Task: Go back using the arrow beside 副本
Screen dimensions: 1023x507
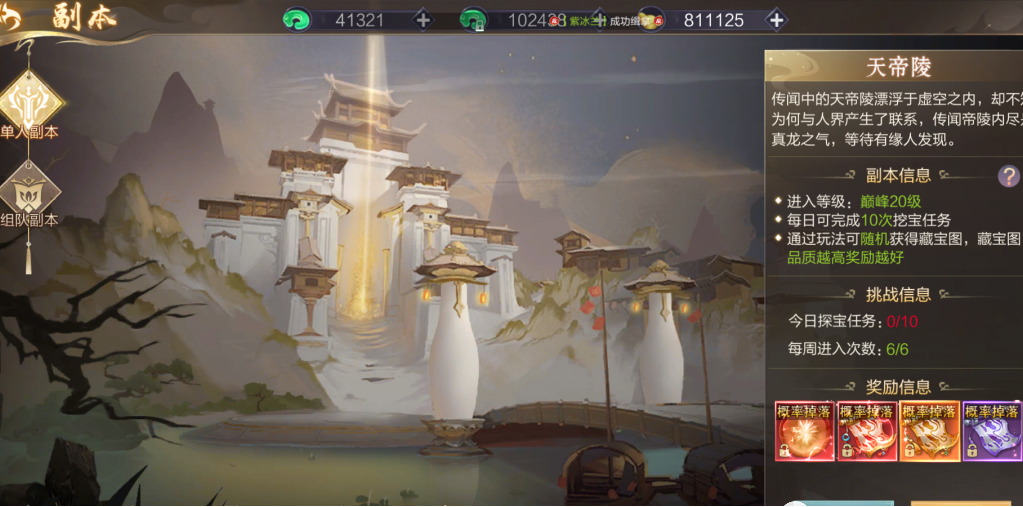Action: pos(14,18)
